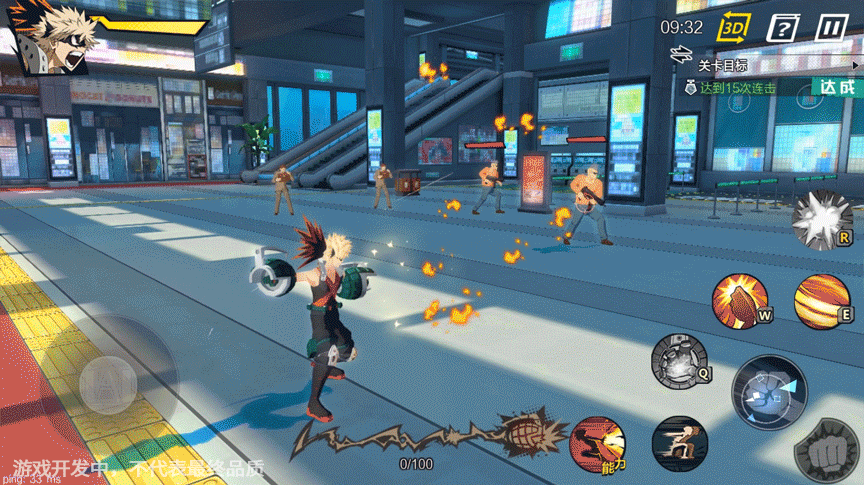Pause the game with the pause button
Viewport: 864px width, 485px height.
tap(832, 28)
